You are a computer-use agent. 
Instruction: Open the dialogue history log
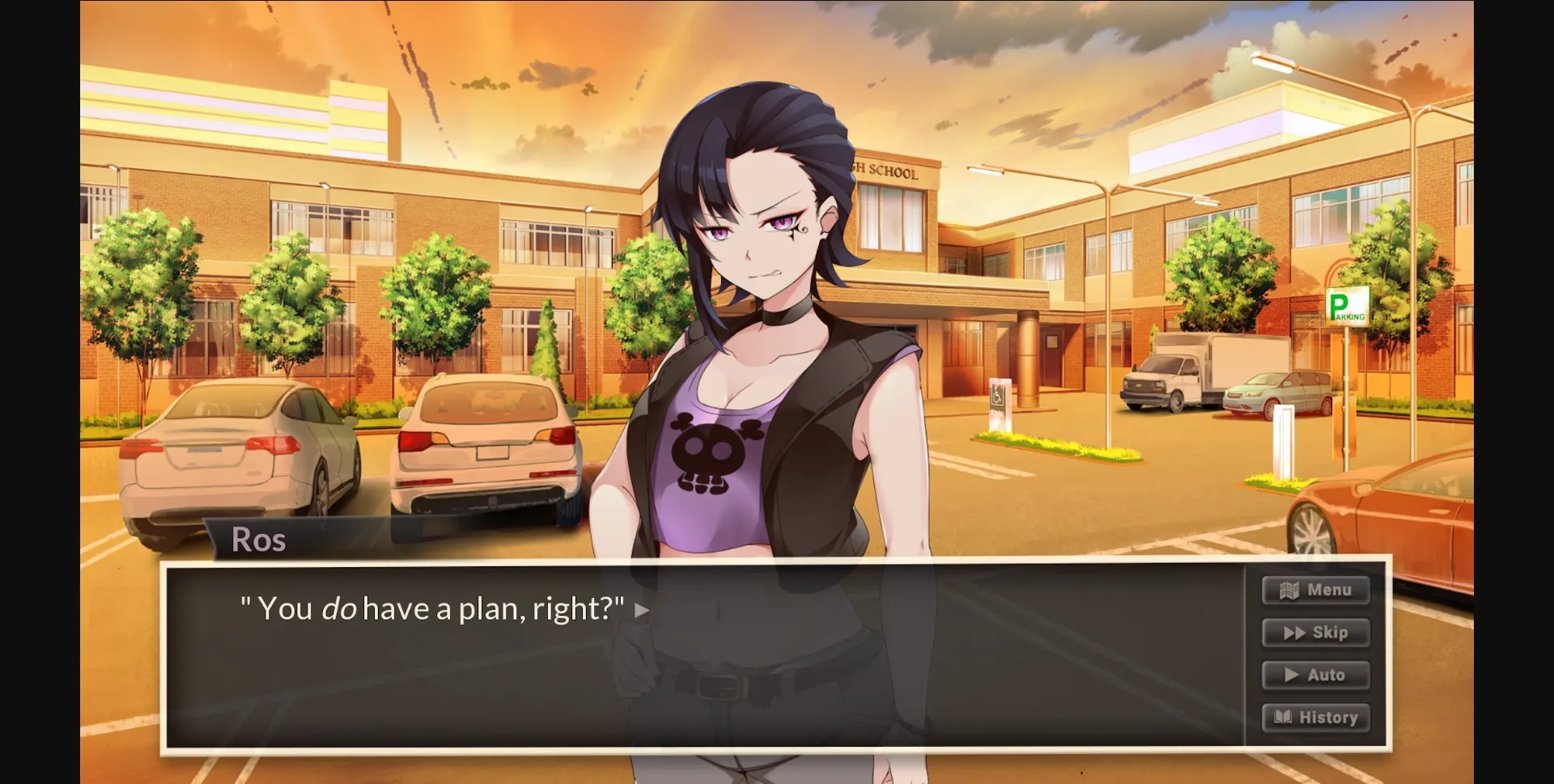pos(1314,717)
